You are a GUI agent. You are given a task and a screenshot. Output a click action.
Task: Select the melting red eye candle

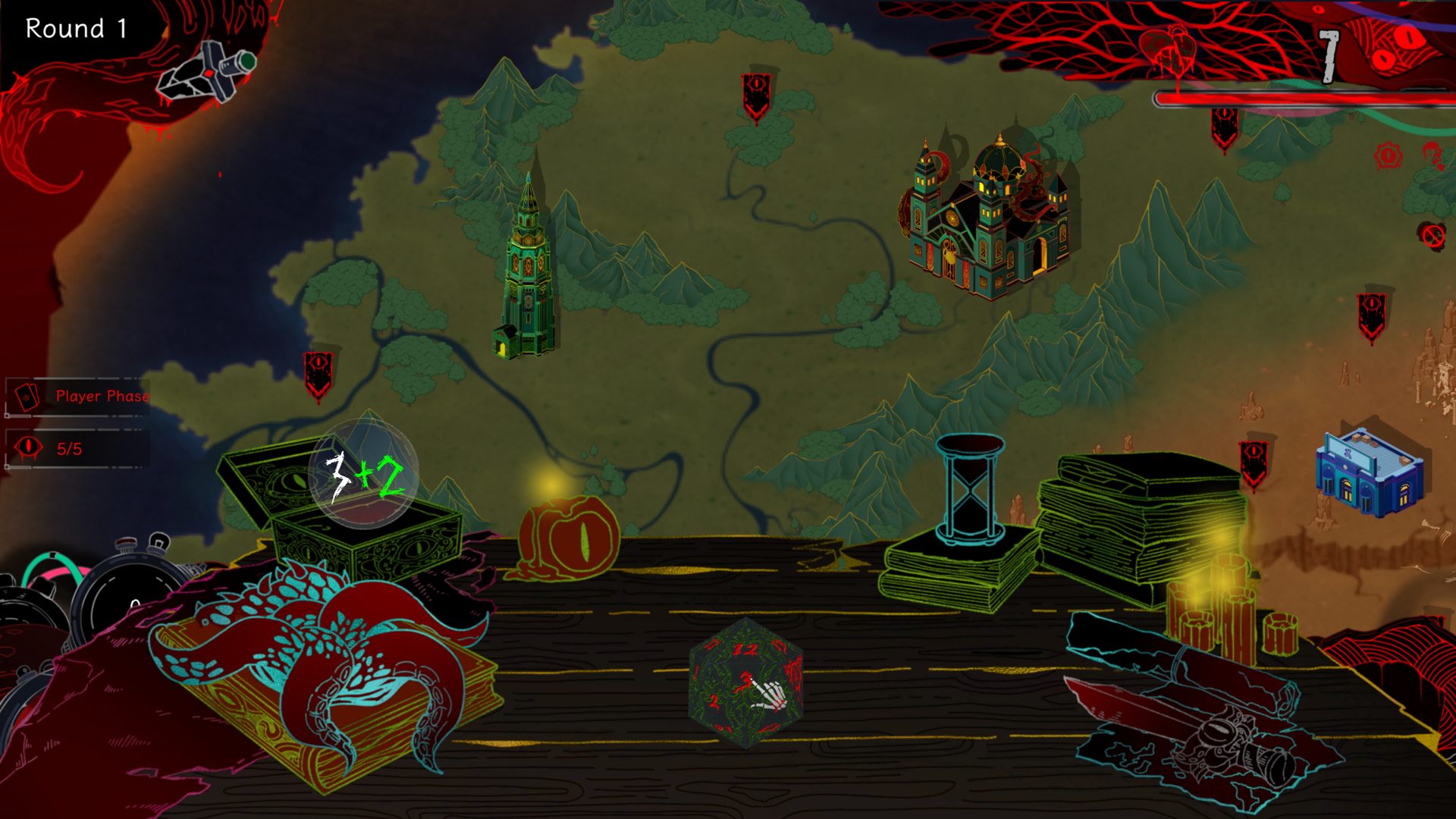pyautogui.click(x=569, y=538)
